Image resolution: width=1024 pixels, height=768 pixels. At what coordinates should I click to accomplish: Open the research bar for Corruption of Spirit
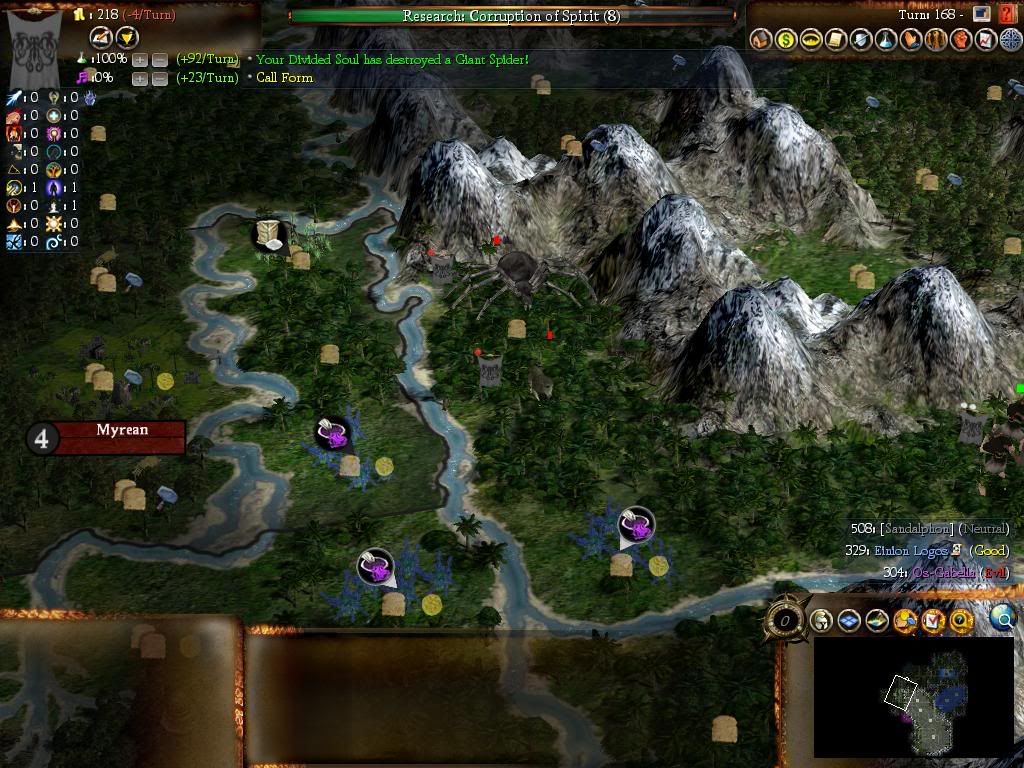click(x=511, y=16)
